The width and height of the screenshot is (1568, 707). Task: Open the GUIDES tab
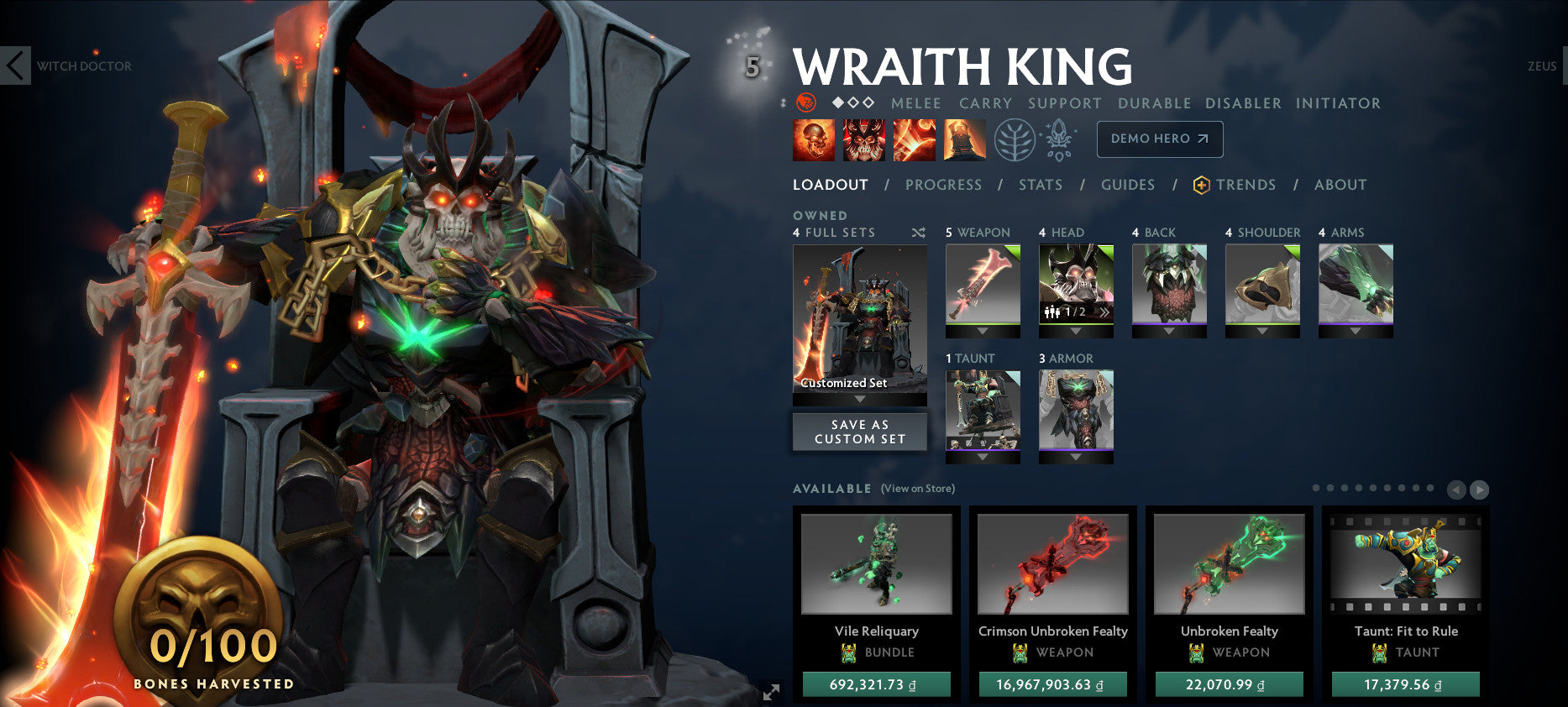point(1128,185)
